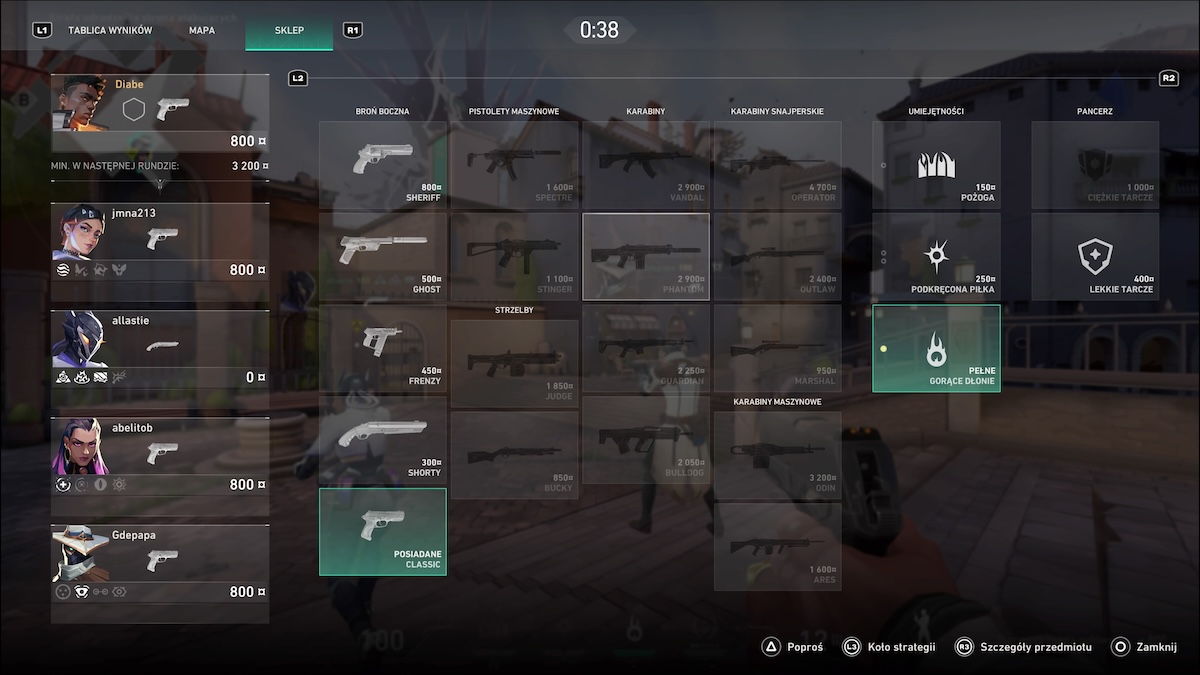Buy the Sheriff revolver

pos(383,165)
